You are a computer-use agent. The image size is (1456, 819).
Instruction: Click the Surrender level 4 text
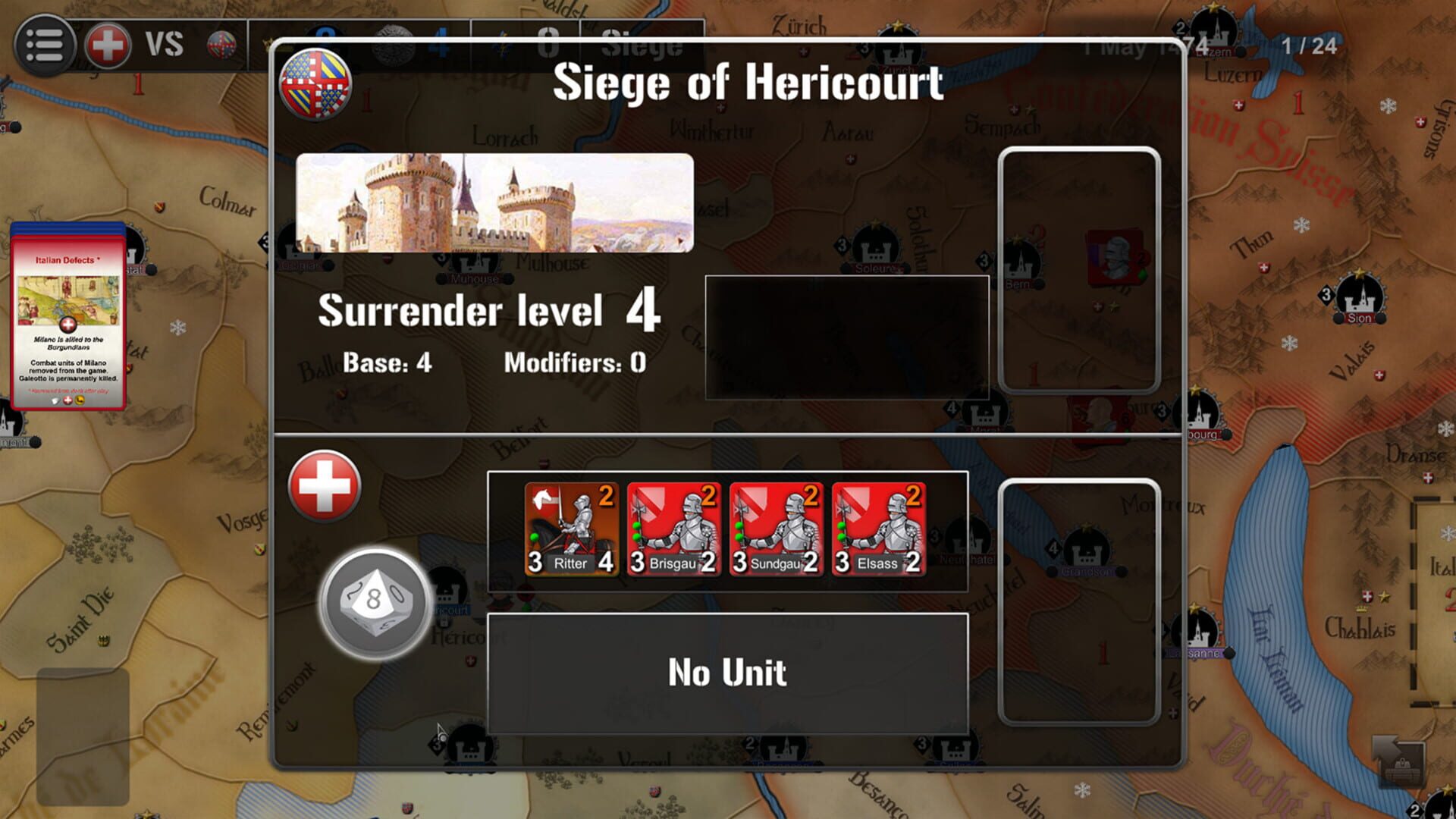coord(489,311)
